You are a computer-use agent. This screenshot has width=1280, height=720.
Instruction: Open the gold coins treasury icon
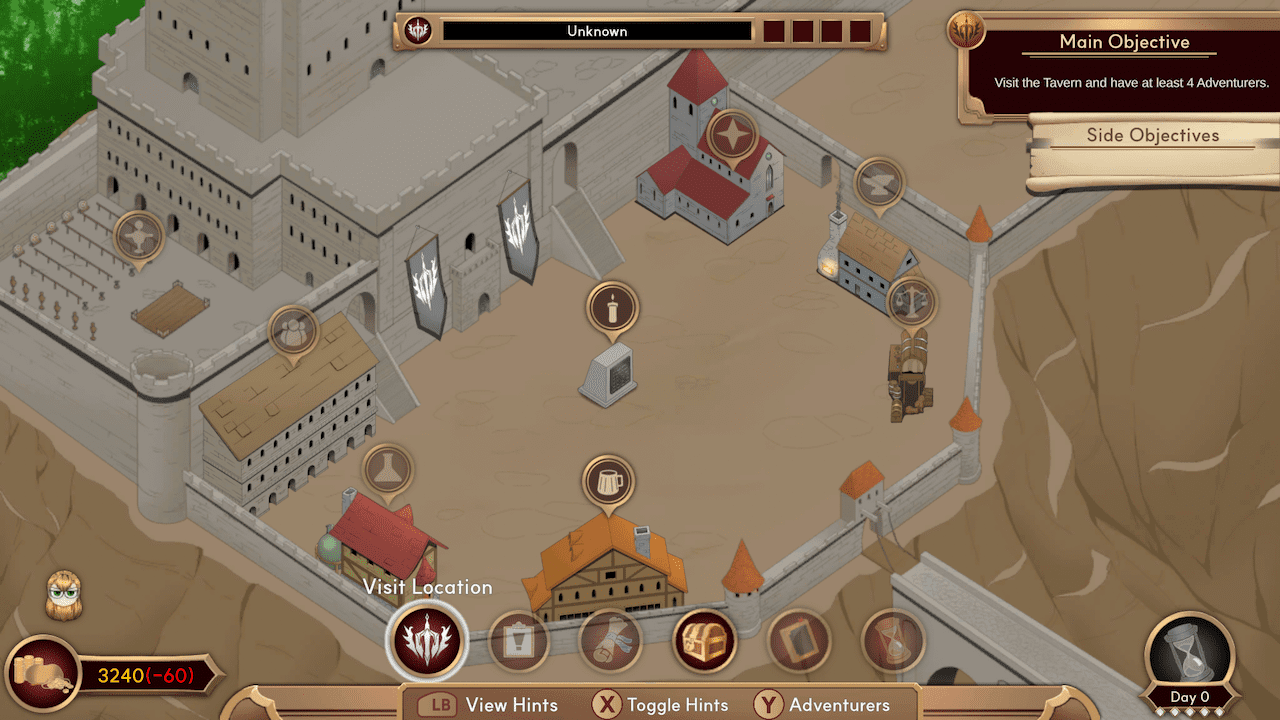(44, 674)
